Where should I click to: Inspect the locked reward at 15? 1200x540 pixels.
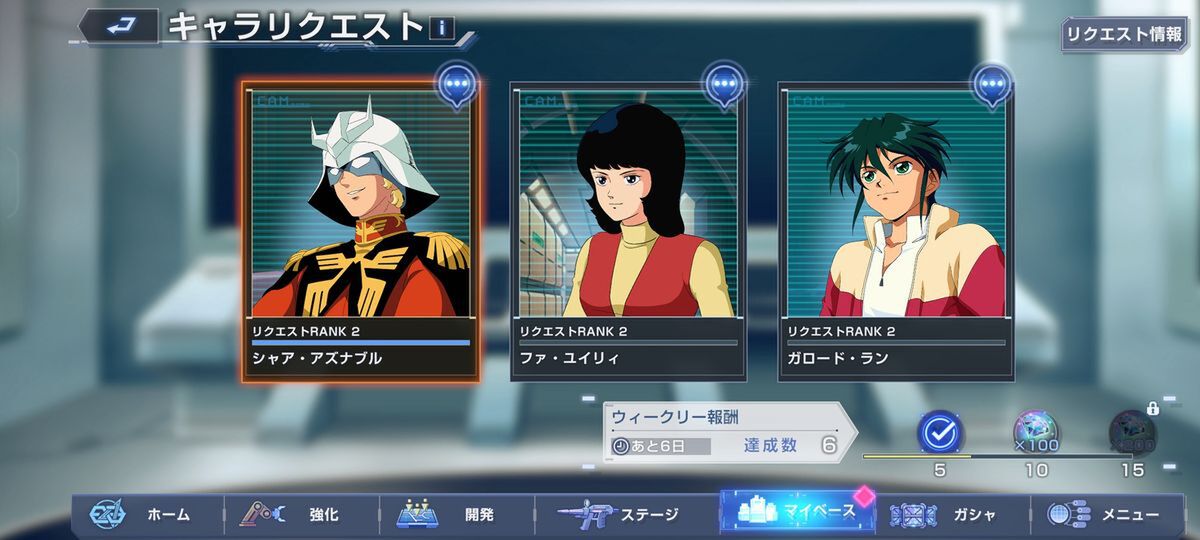[x=1132, y=431]
